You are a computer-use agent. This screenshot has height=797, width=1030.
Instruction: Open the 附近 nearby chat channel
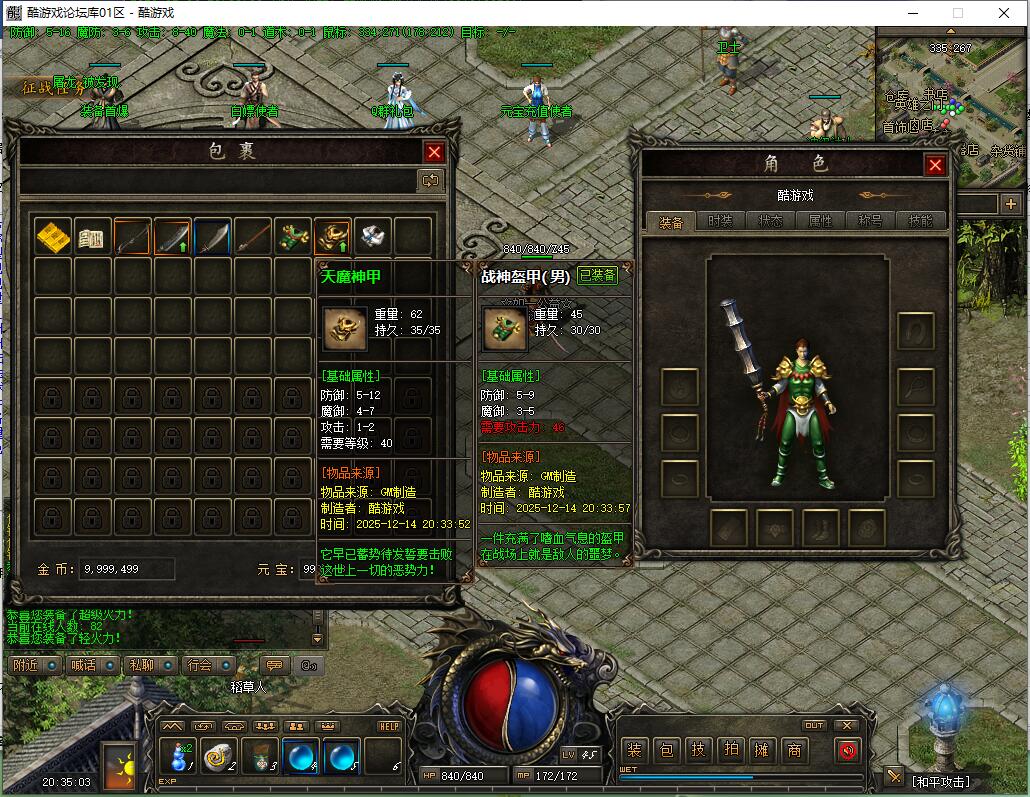coord(25,665)
